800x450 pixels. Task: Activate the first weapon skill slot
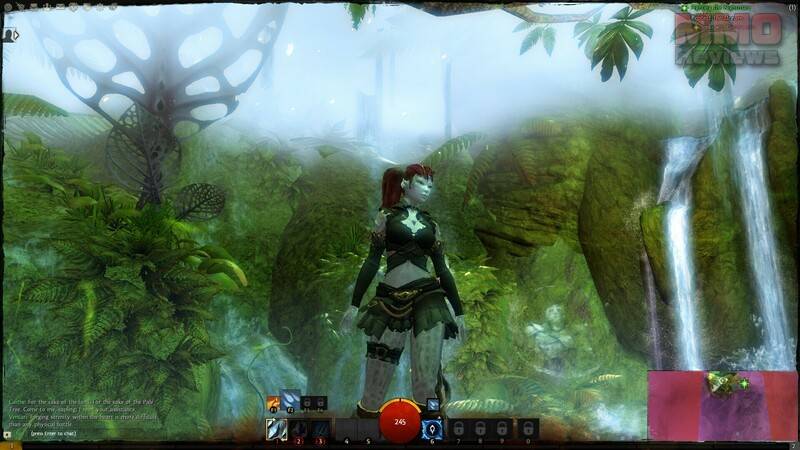pos(276,428)
